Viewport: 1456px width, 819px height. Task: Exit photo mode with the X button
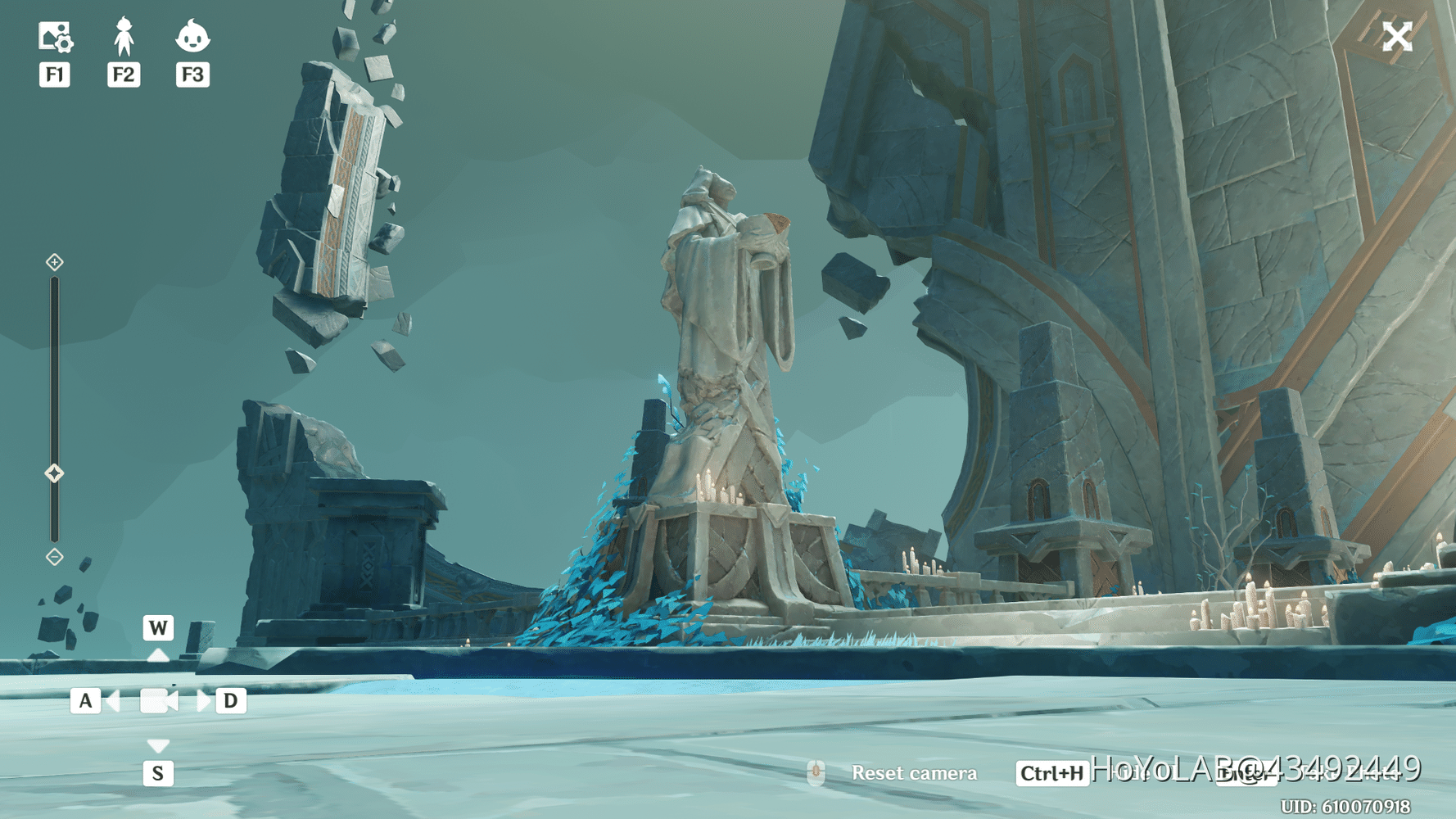click(1397, 36)
